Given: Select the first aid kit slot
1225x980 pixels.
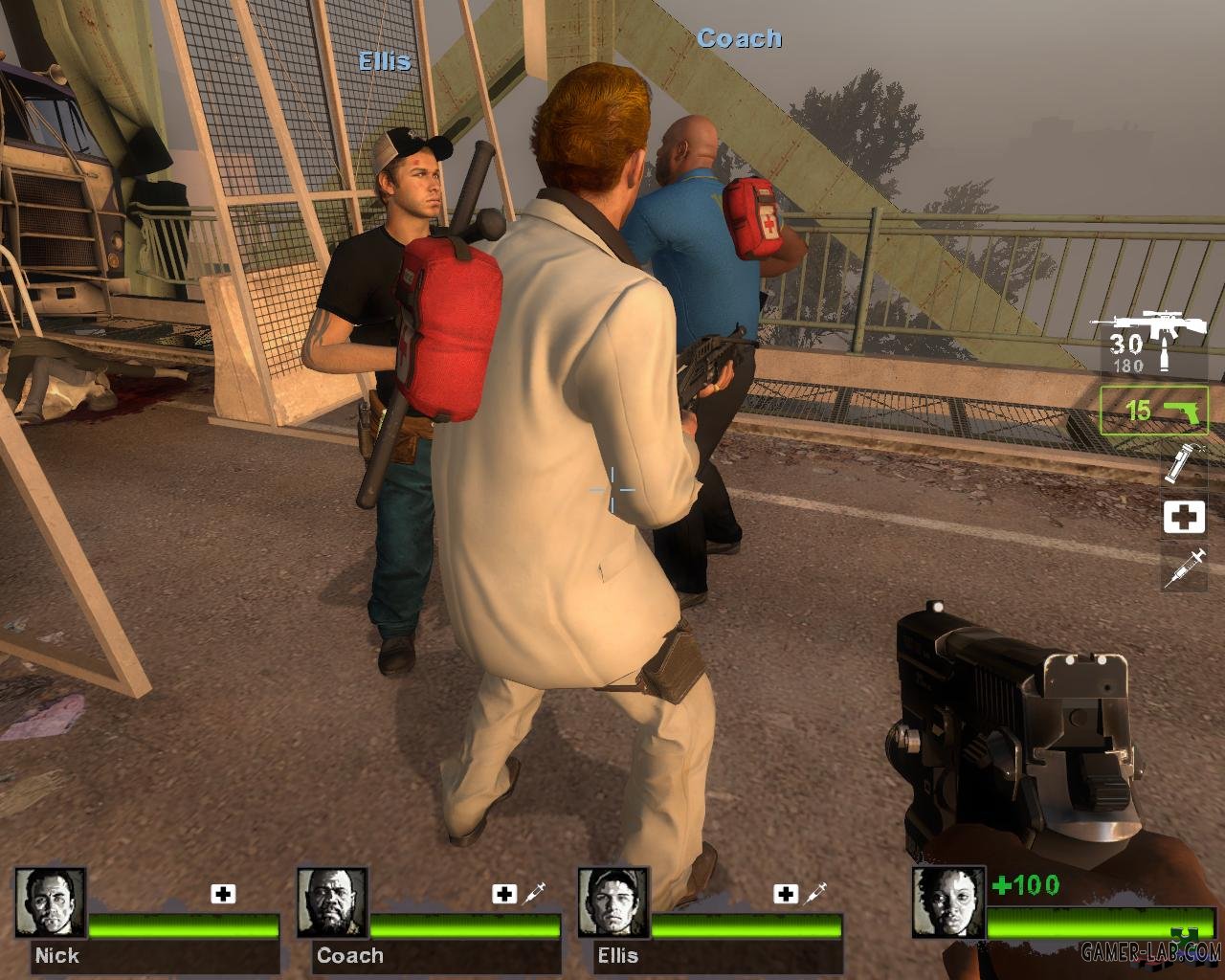Looking at the screenshot, I should pyautogui.click(x=1184, y=518).
